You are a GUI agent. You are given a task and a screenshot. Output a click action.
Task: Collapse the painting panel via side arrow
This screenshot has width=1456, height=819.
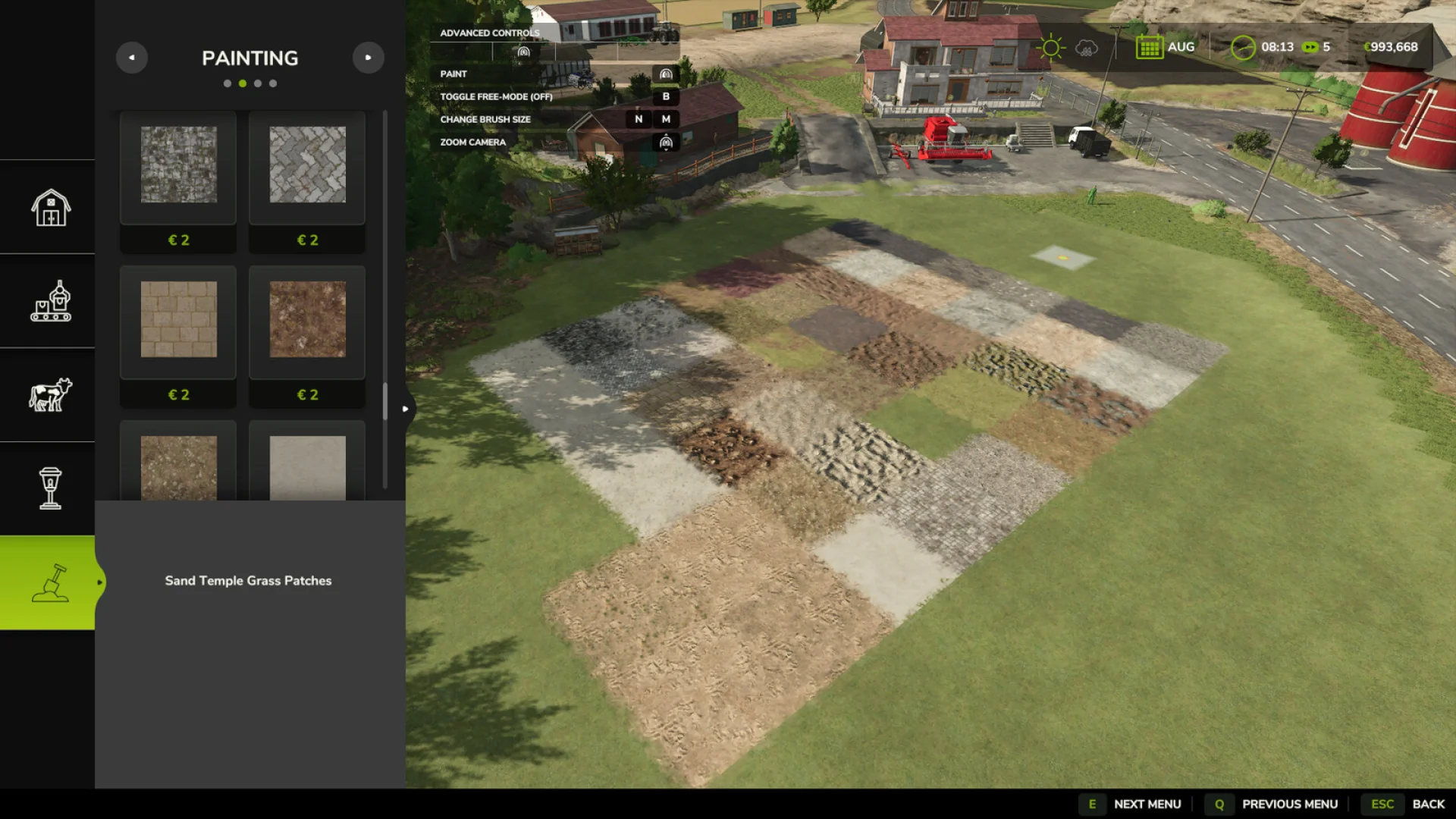406,407
